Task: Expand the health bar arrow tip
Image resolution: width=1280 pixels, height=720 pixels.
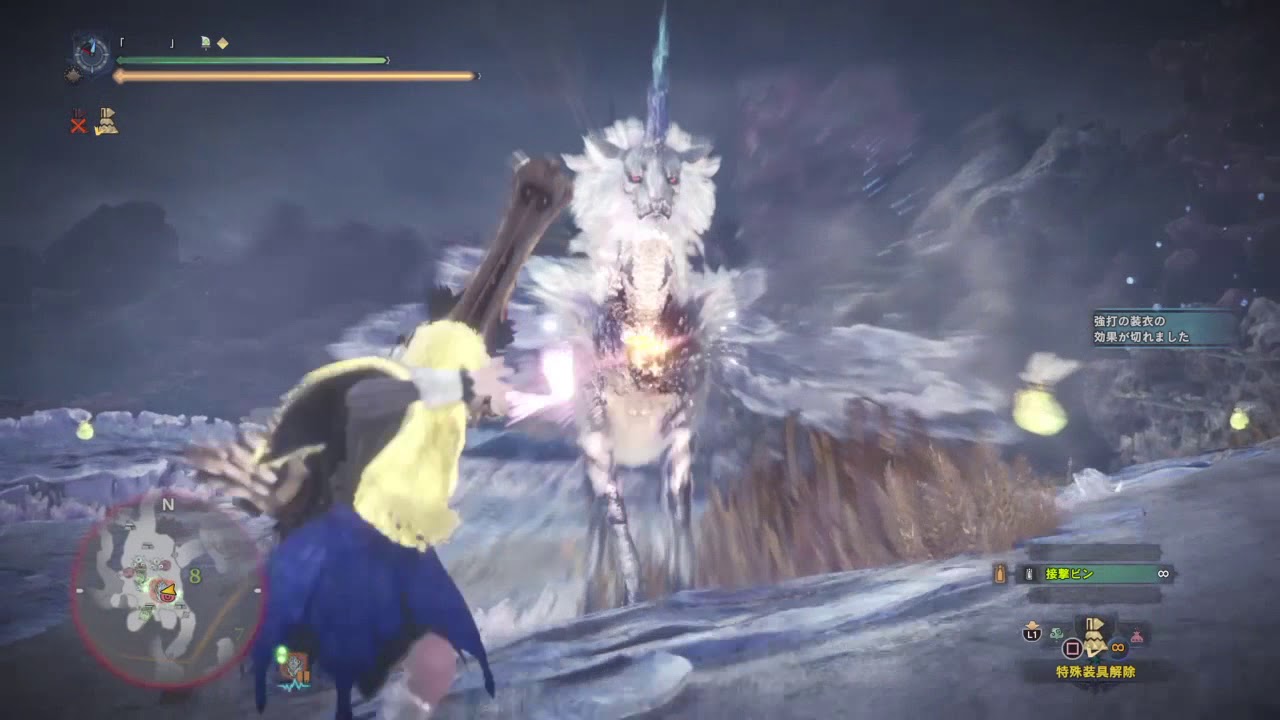Action: pyautogui.click(x=387, y=60)
